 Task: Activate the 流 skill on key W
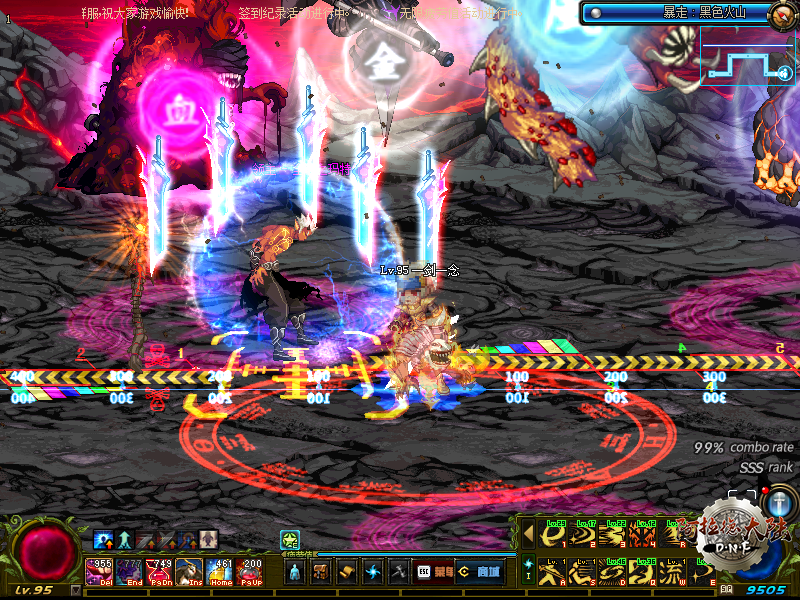tap(672, 574)
